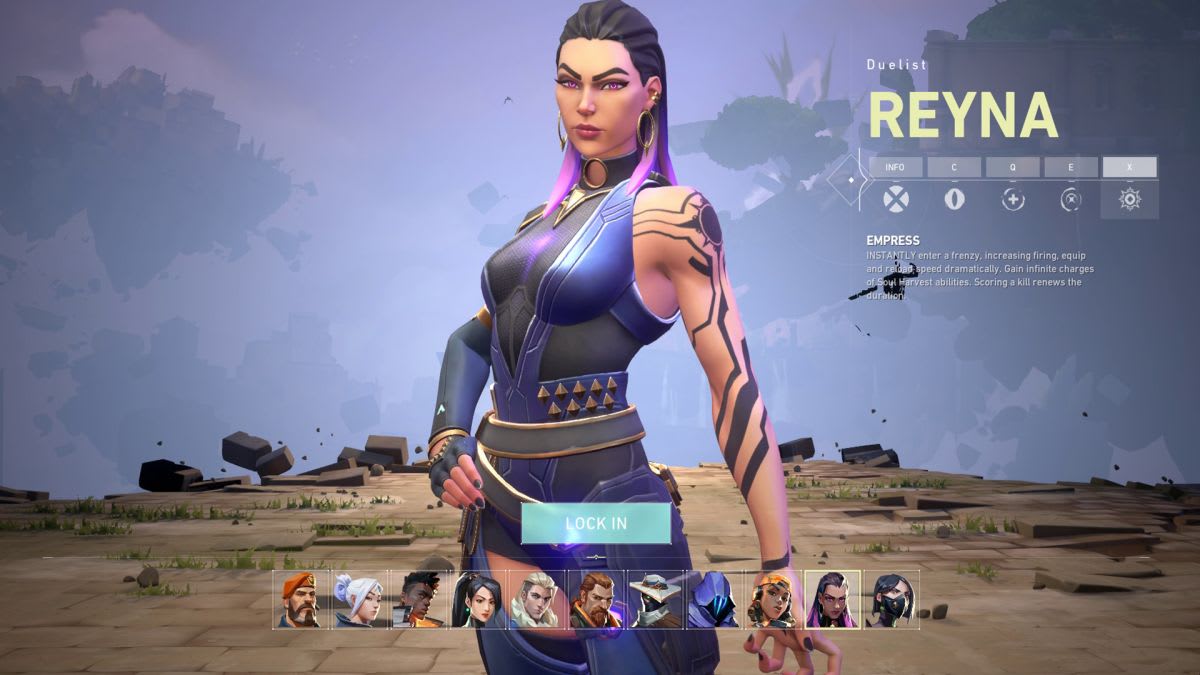The height and width of the screenshot is (675, 1200).
Task: Choose the masked Viper agent portrait
Action: 891,600
